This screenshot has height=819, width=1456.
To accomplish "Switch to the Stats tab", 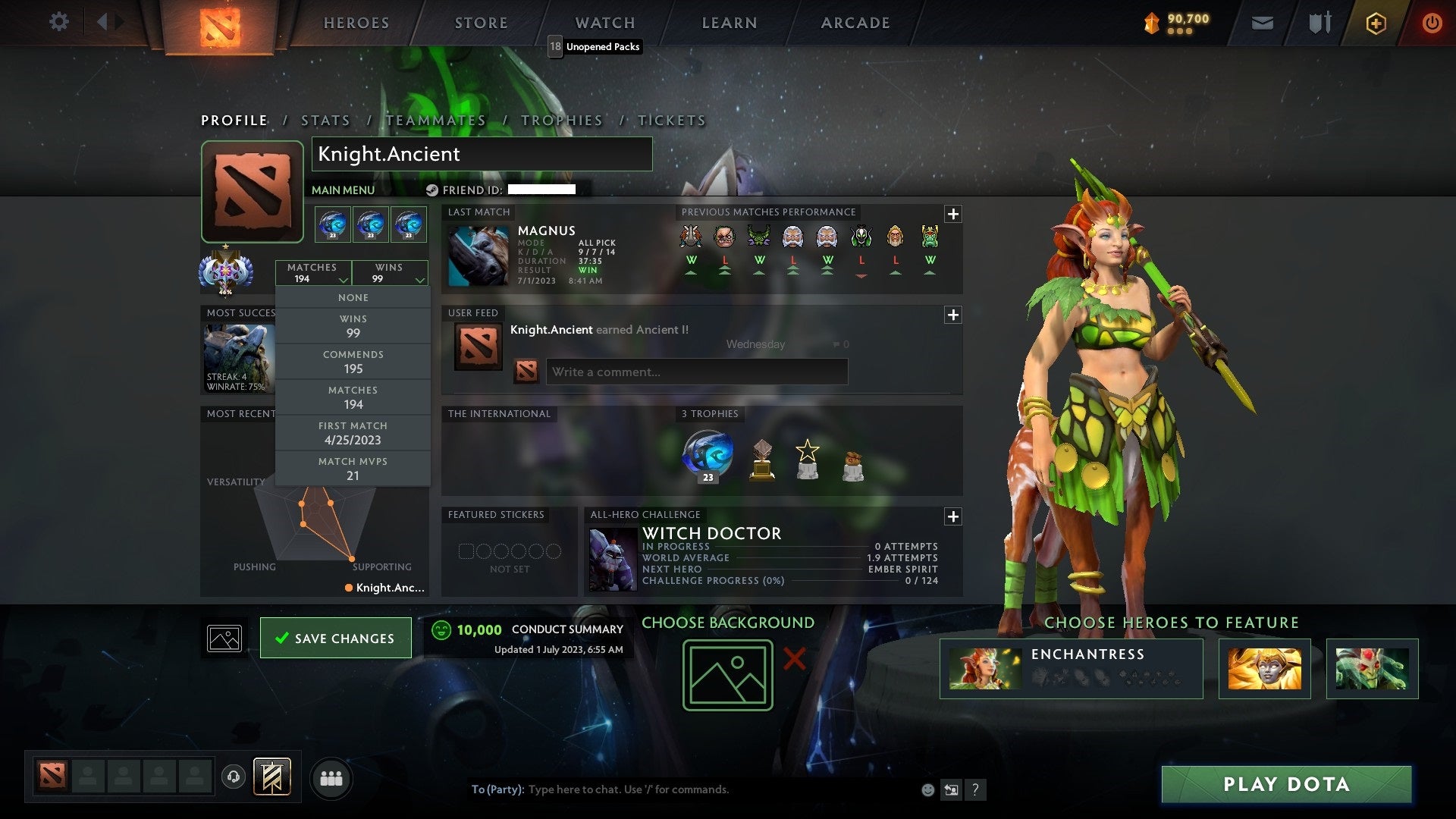I will point(325,120).
